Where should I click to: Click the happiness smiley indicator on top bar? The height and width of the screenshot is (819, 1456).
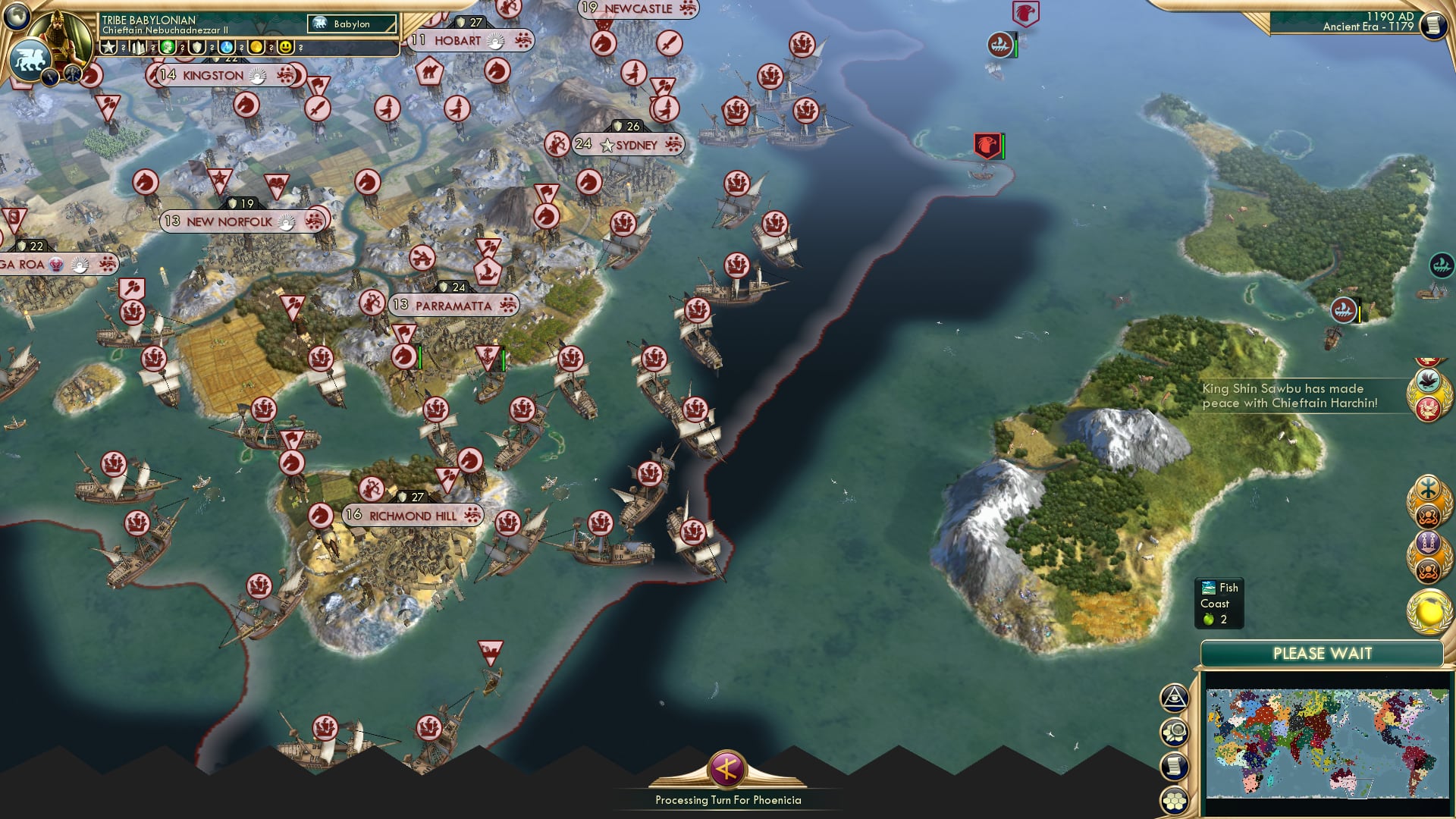click(x=286, y=46)
